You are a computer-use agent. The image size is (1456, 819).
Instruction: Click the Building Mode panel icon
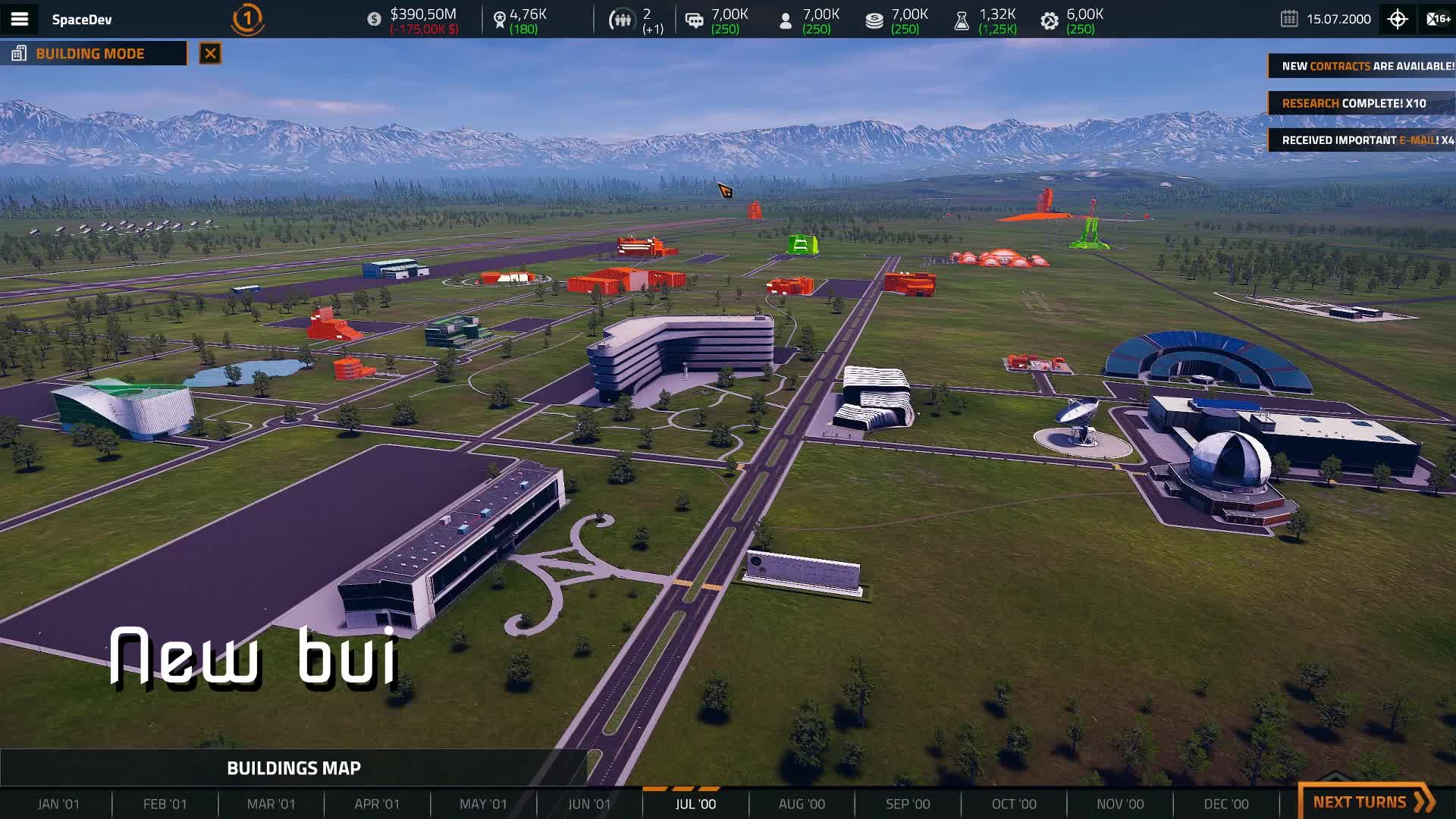click(x=17, y=52)
